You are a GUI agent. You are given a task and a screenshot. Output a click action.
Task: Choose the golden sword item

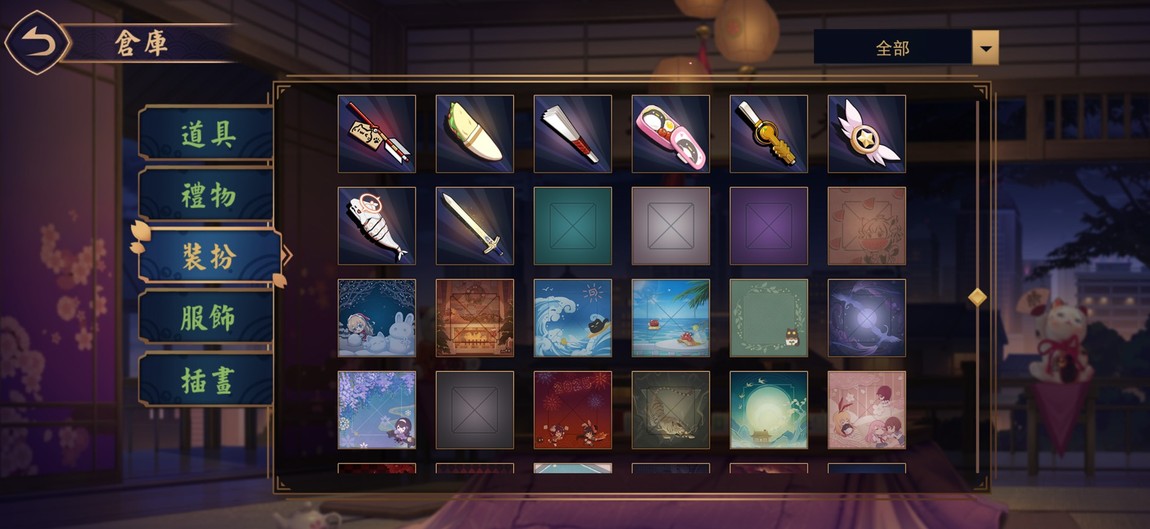tap(475, 226)
